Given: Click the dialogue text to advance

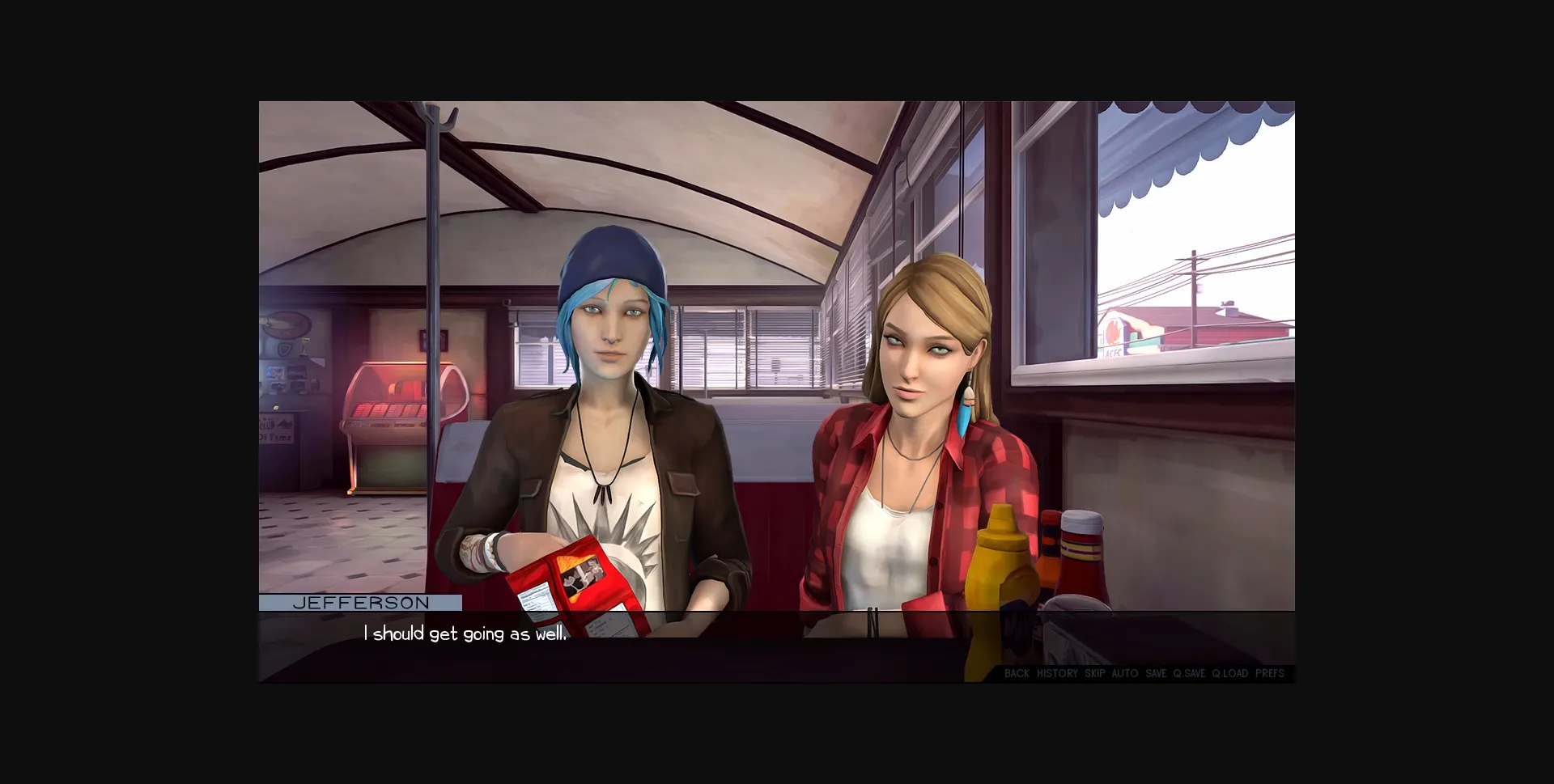Looking at the screenshot, I should click(x=465, y=635).
